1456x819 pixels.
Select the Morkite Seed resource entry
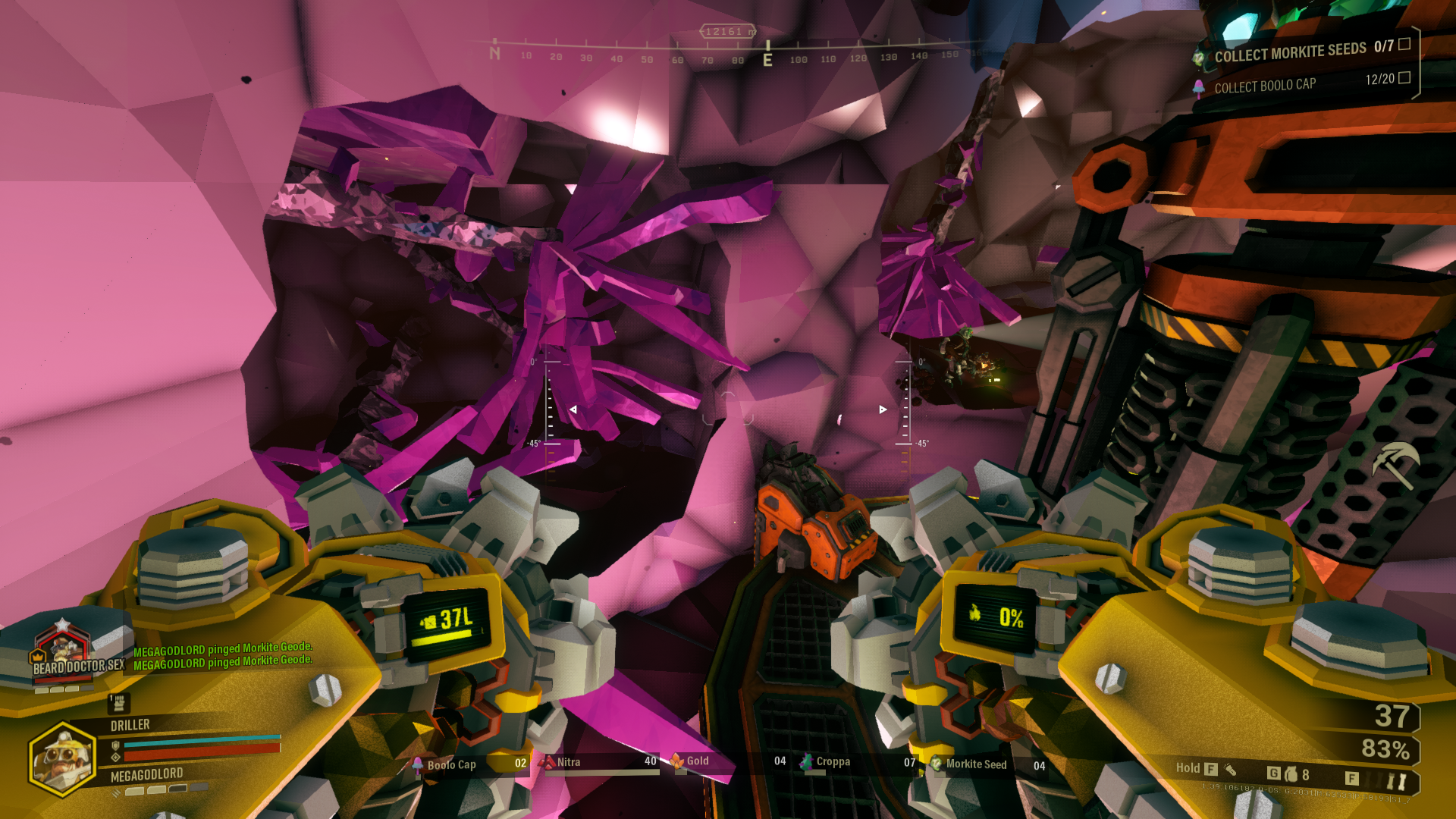(x=976, y=764)
